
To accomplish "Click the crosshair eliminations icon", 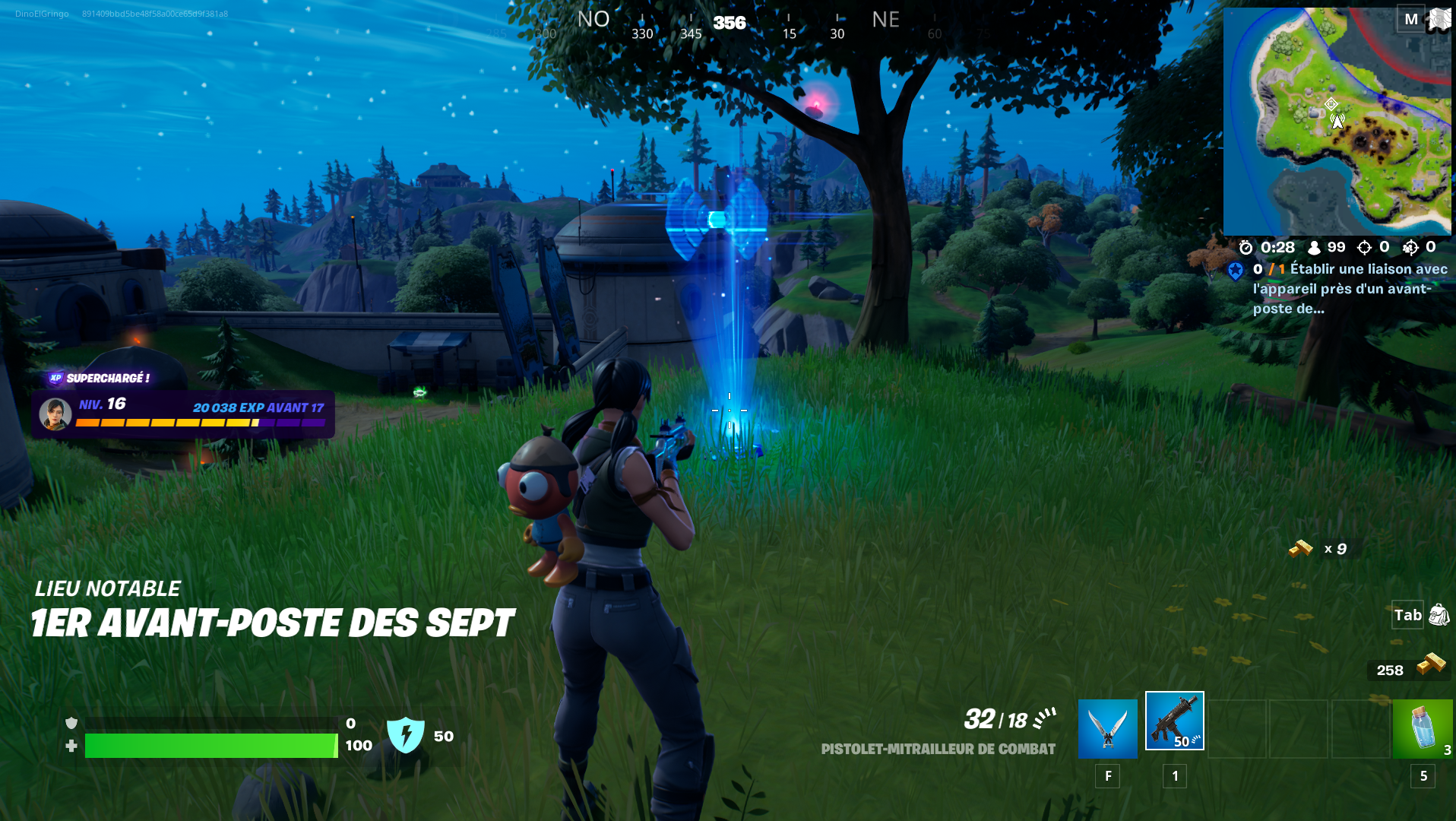I will (x=1366, y=246).
